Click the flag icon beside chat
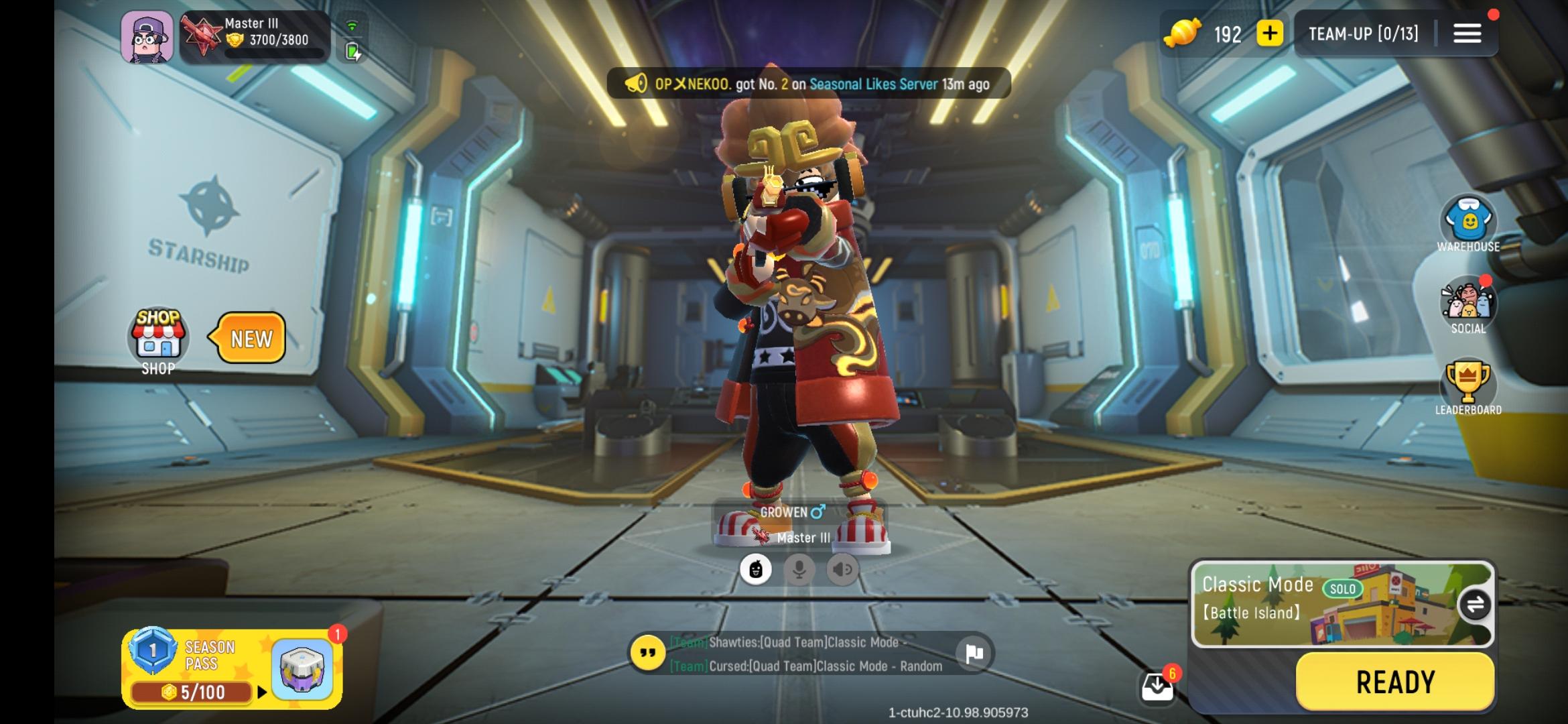The image size is (1568, 724). click(974, 653)
